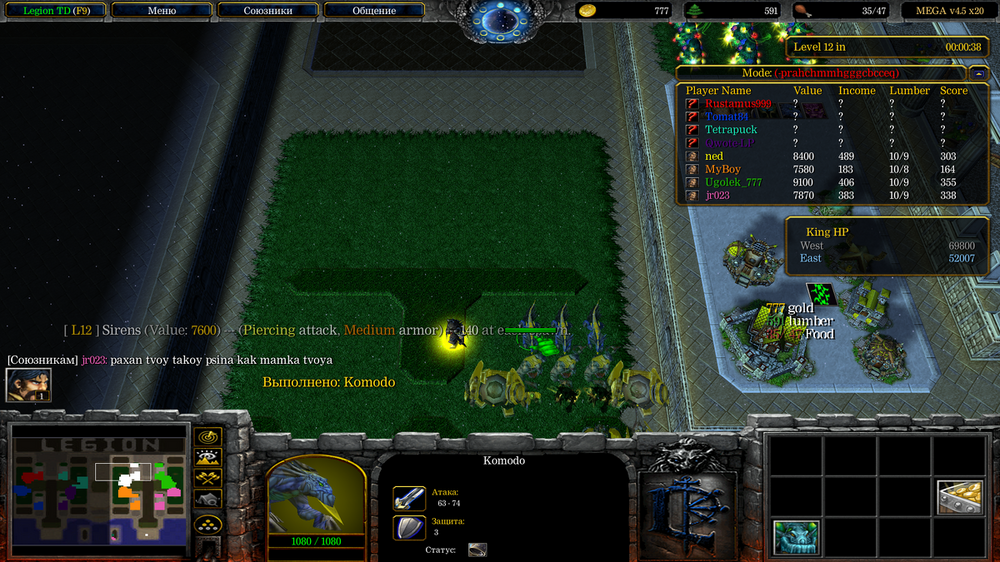The width and height of the screenshot is (1000, 562).
Task: Click the Komodo status buff icon
Action: 477,550
